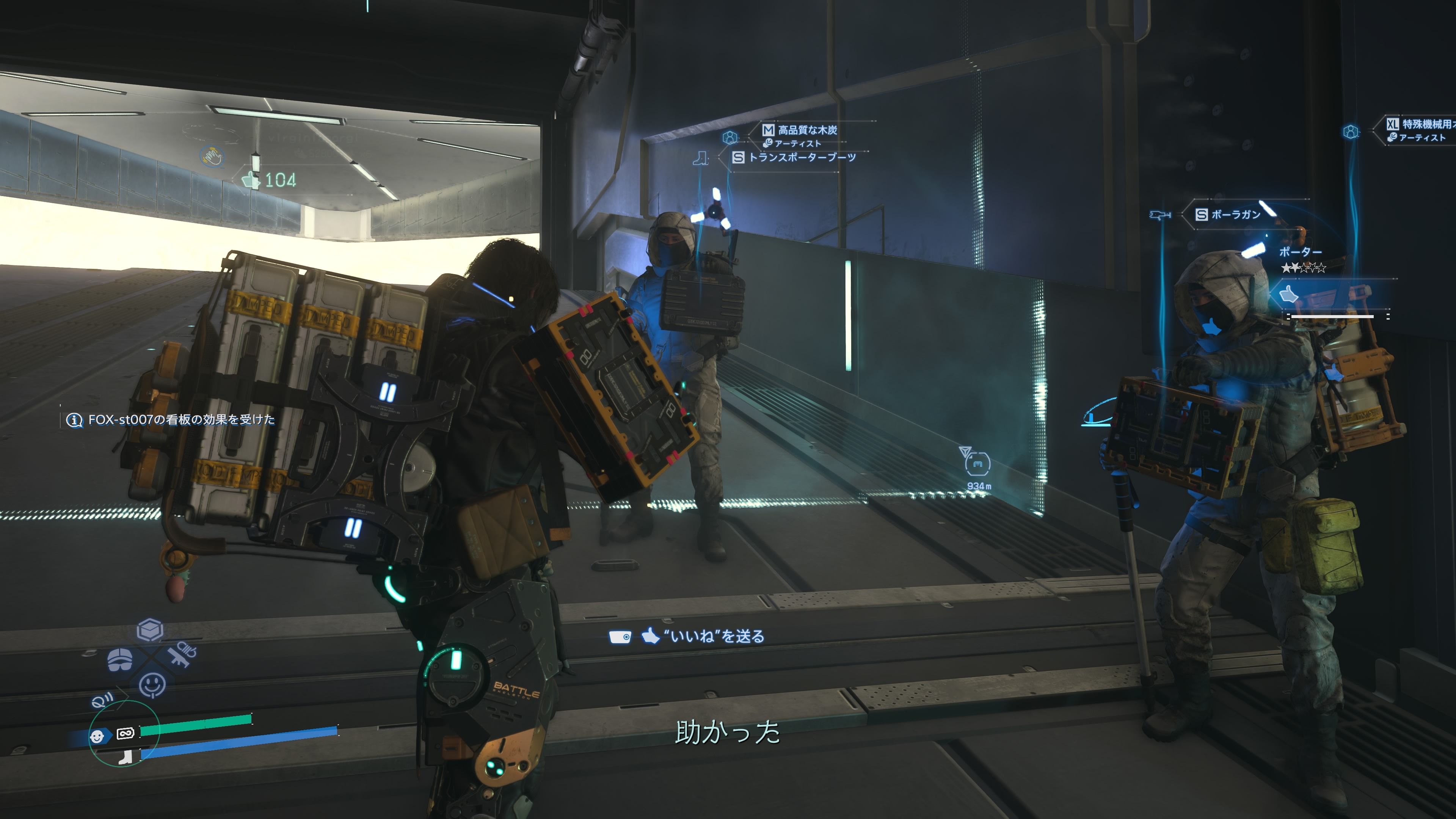Click the ポーター name tag

(1300, 252)
